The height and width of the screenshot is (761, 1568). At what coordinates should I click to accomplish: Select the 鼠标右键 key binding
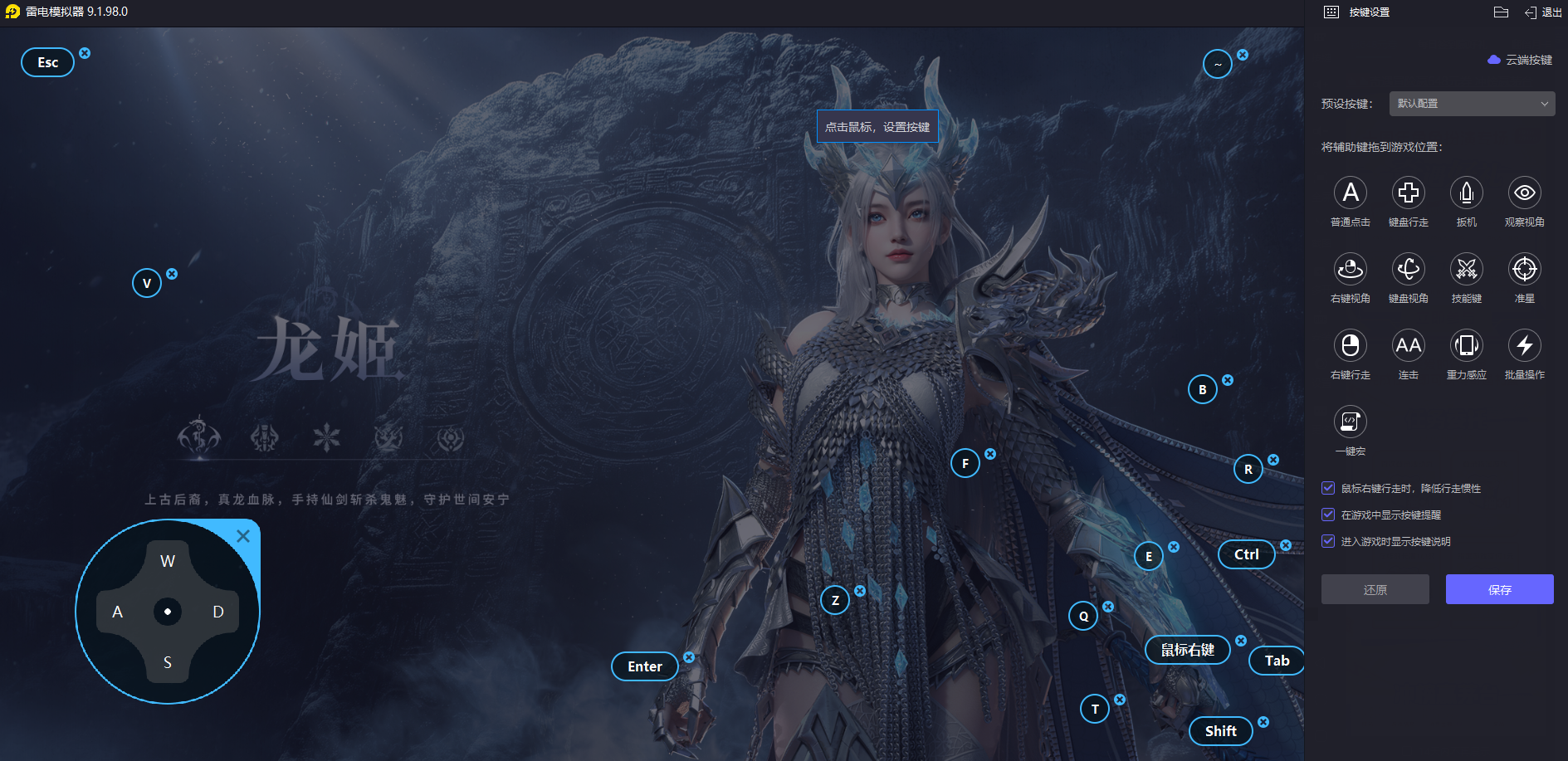pos(1188,650)
